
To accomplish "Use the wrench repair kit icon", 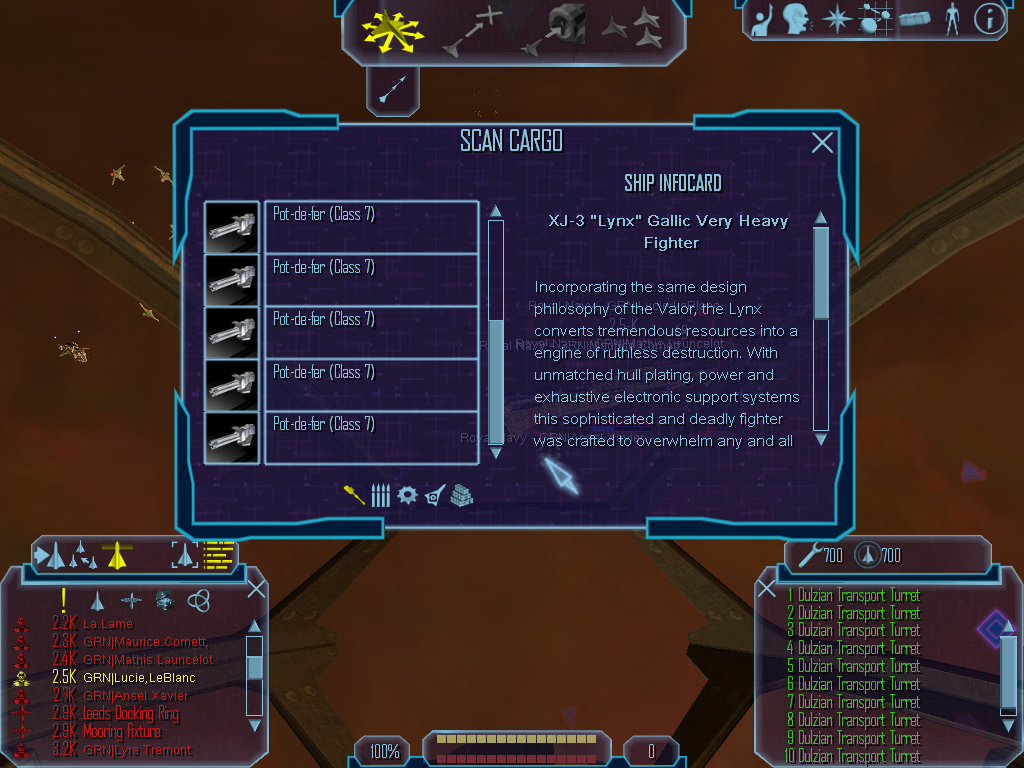I will click(805, 553).
